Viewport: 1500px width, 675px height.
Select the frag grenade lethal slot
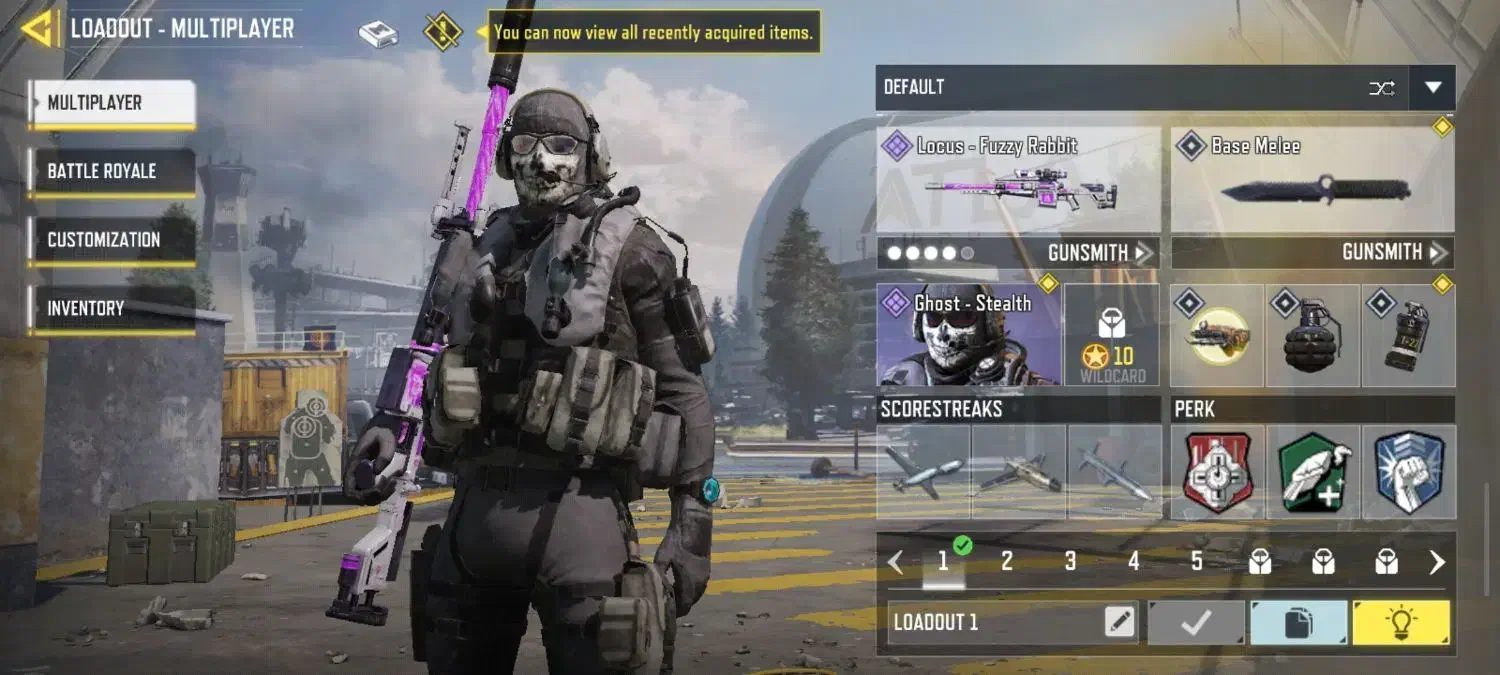1312,335
